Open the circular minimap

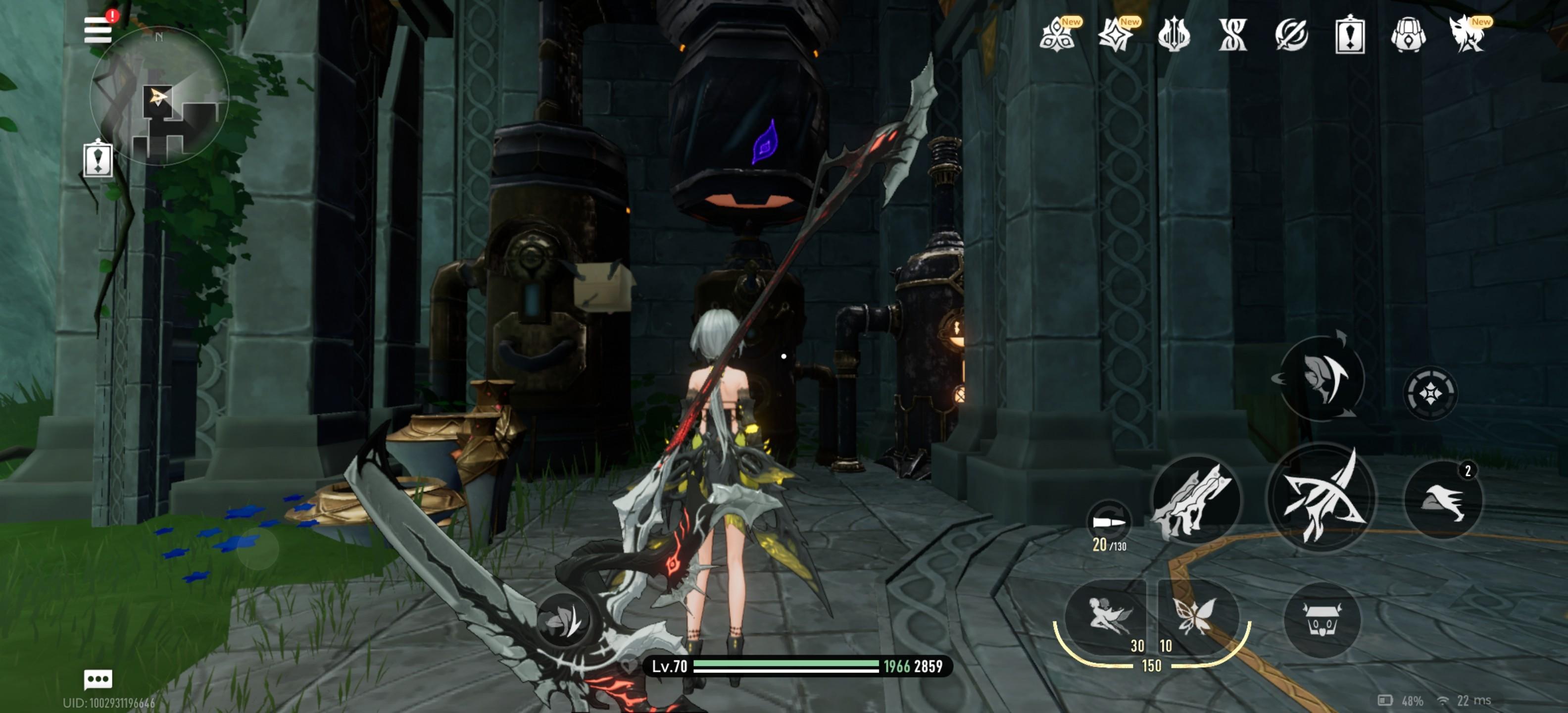tap(159, 96)
